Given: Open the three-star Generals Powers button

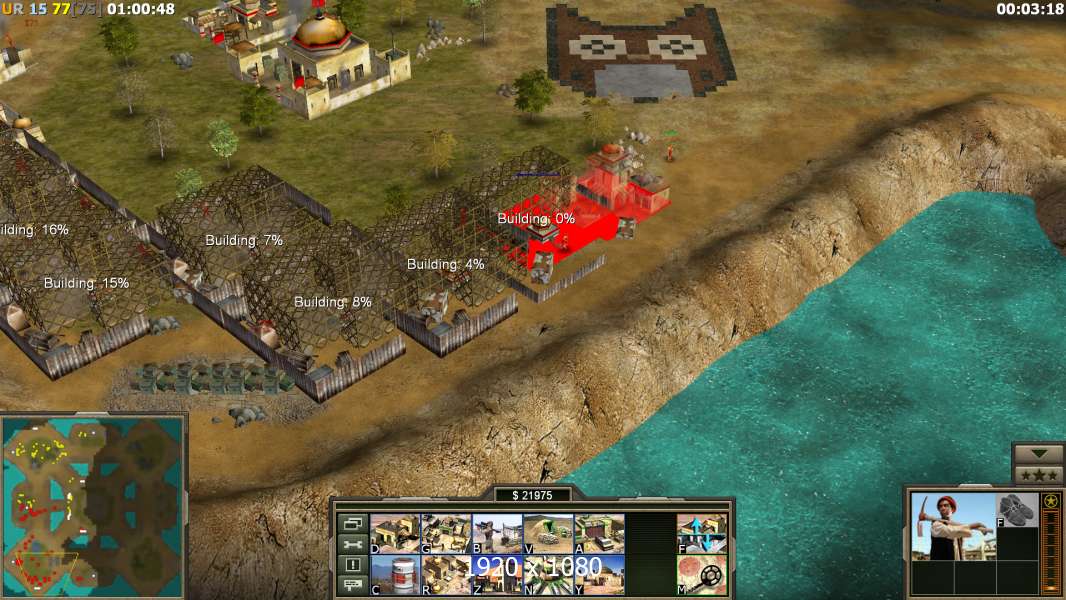Looking at the screenshot, I should [x=1039, y=475].
